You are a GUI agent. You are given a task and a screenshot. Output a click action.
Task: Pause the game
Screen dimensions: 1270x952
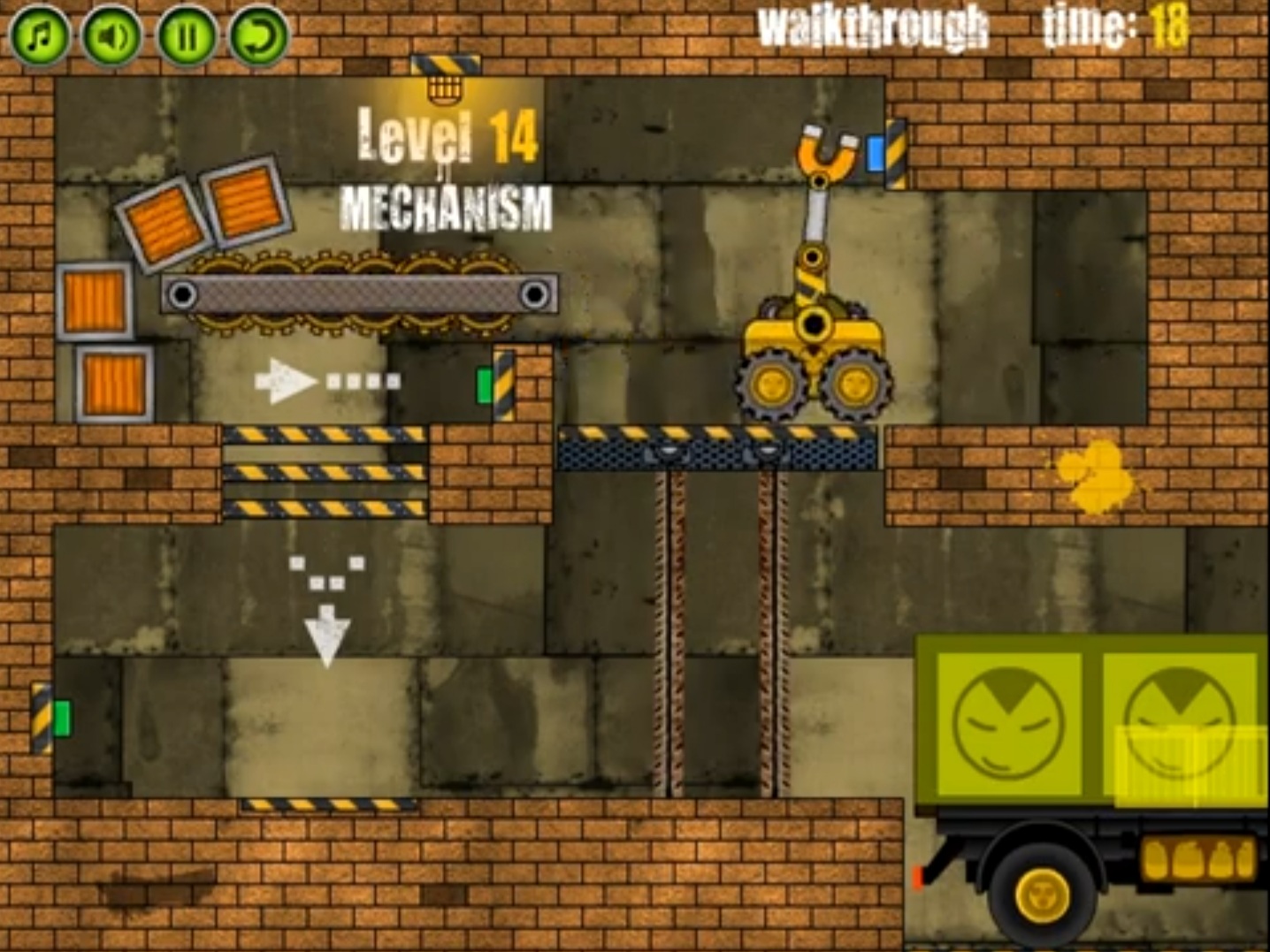[x=186, y=36]
